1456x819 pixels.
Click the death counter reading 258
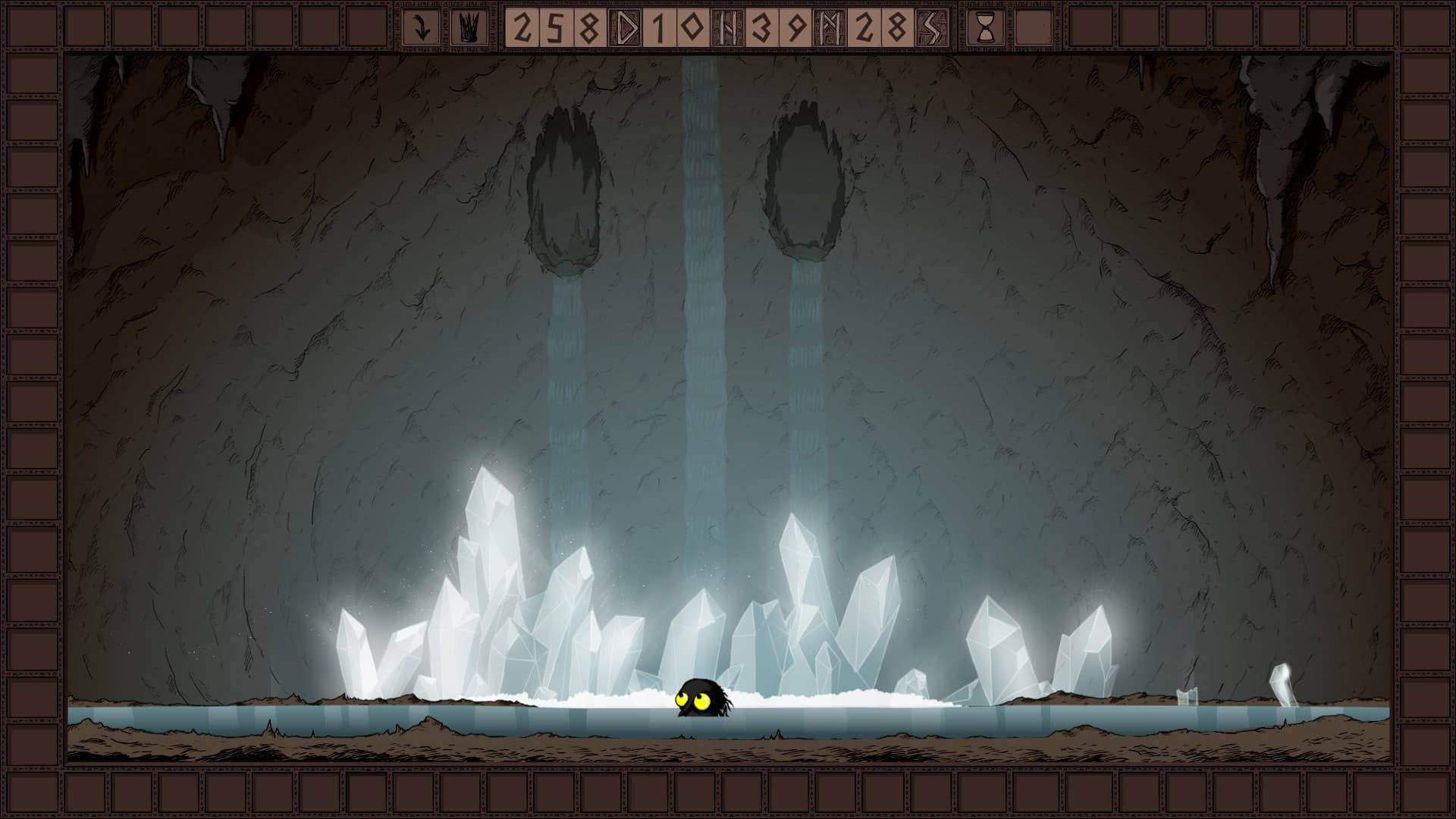click(x=555, y=27)
